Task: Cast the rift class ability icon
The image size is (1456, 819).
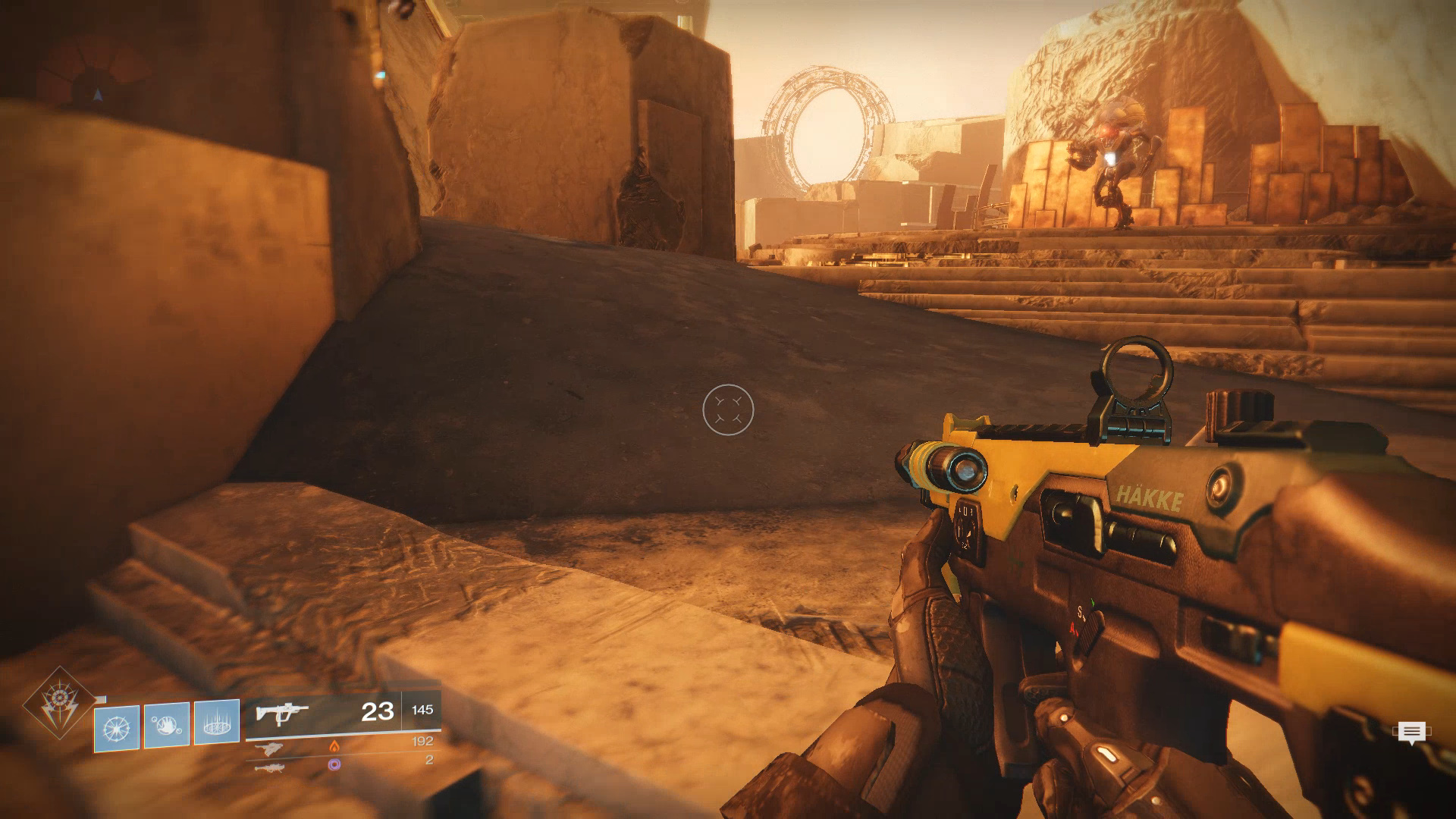Action: 217,722
